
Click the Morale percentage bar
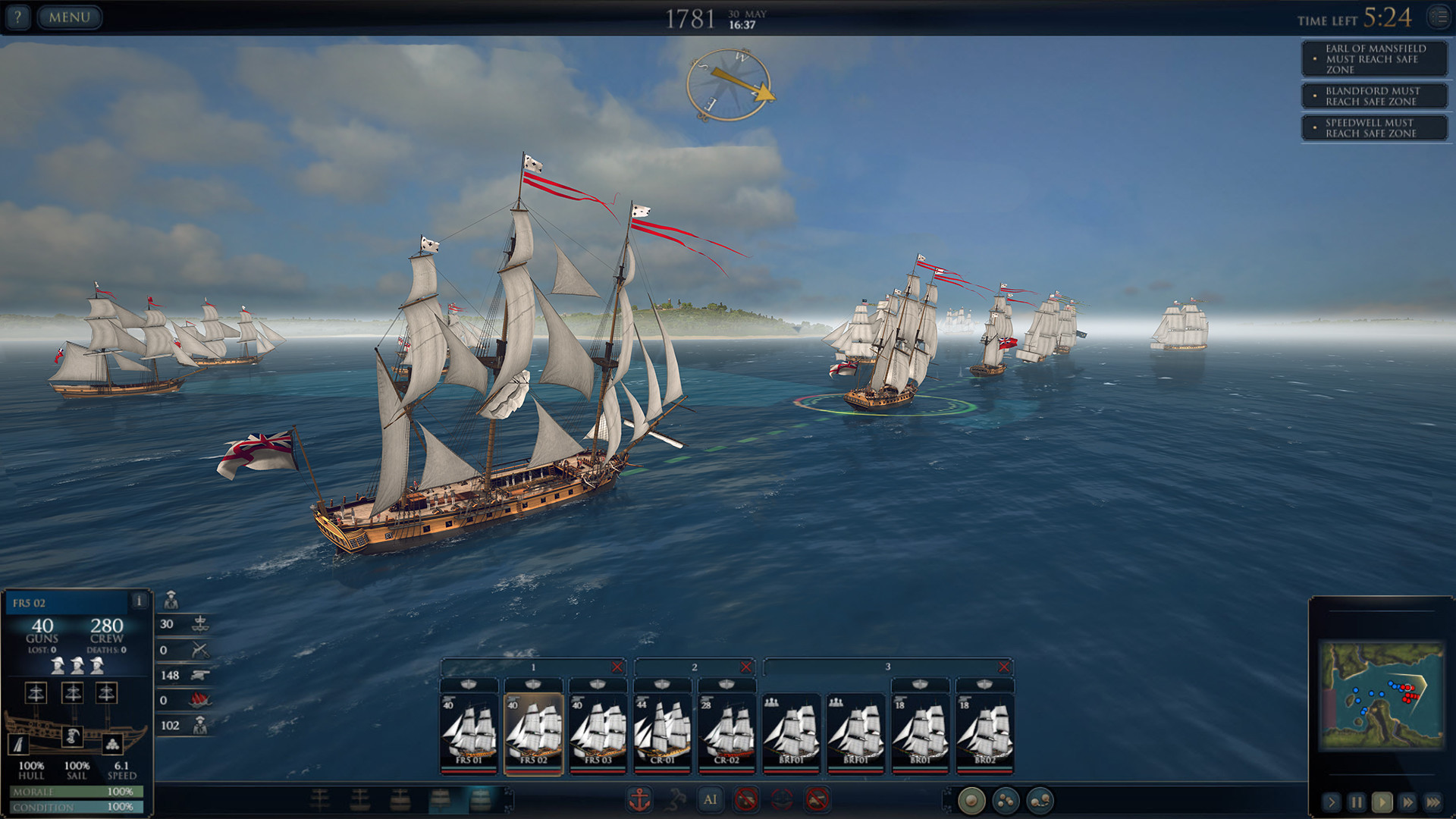coord(76,792)
